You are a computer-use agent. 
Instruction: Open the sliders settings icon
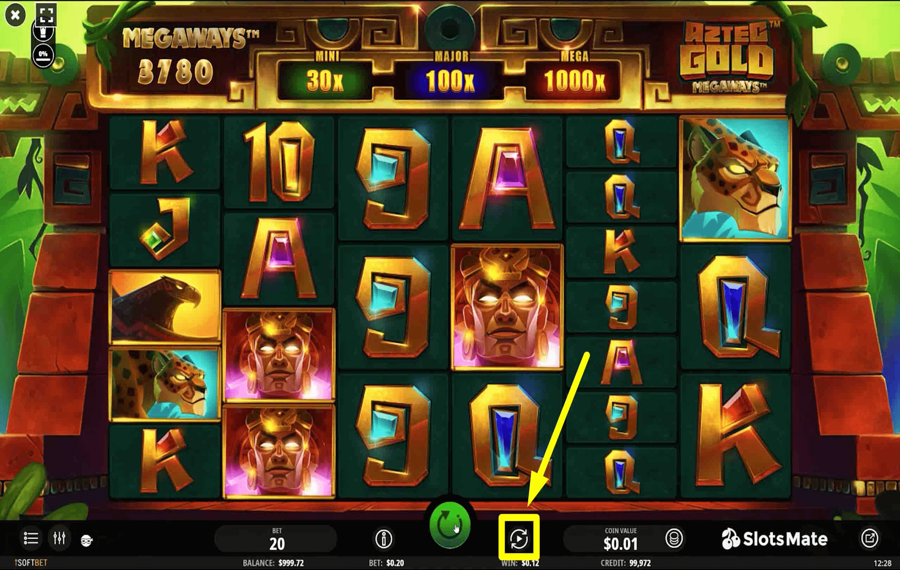(x=60, y=539)
